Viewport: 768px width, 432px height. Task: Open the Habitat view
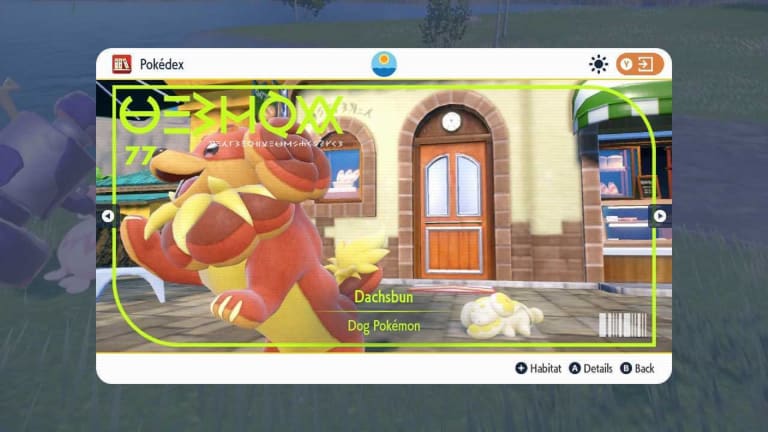[538, 368]
